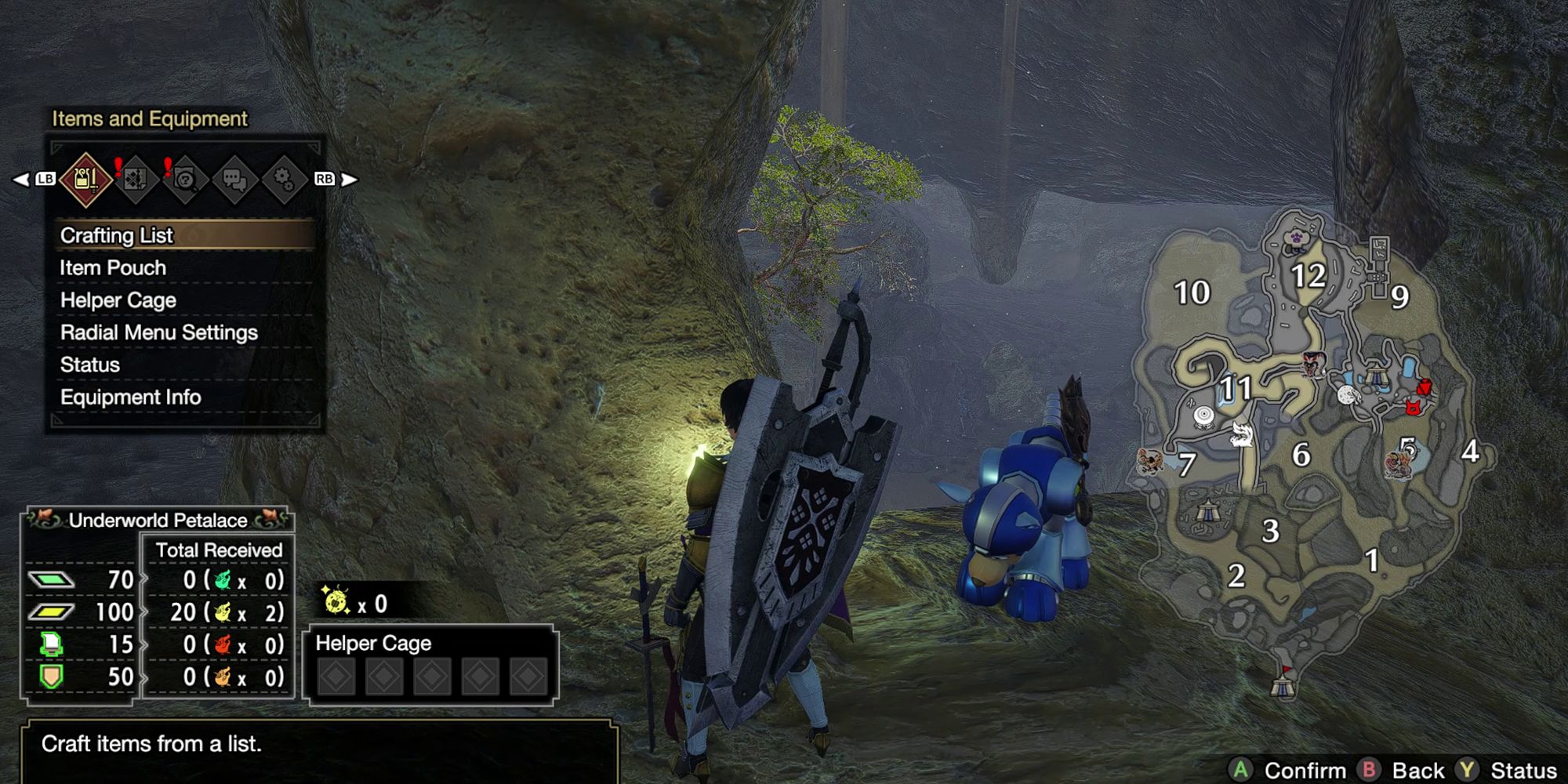Click the camp tent icon near zone 2
This screenshot has height=784, width=1568.
tap(1209, 511)
